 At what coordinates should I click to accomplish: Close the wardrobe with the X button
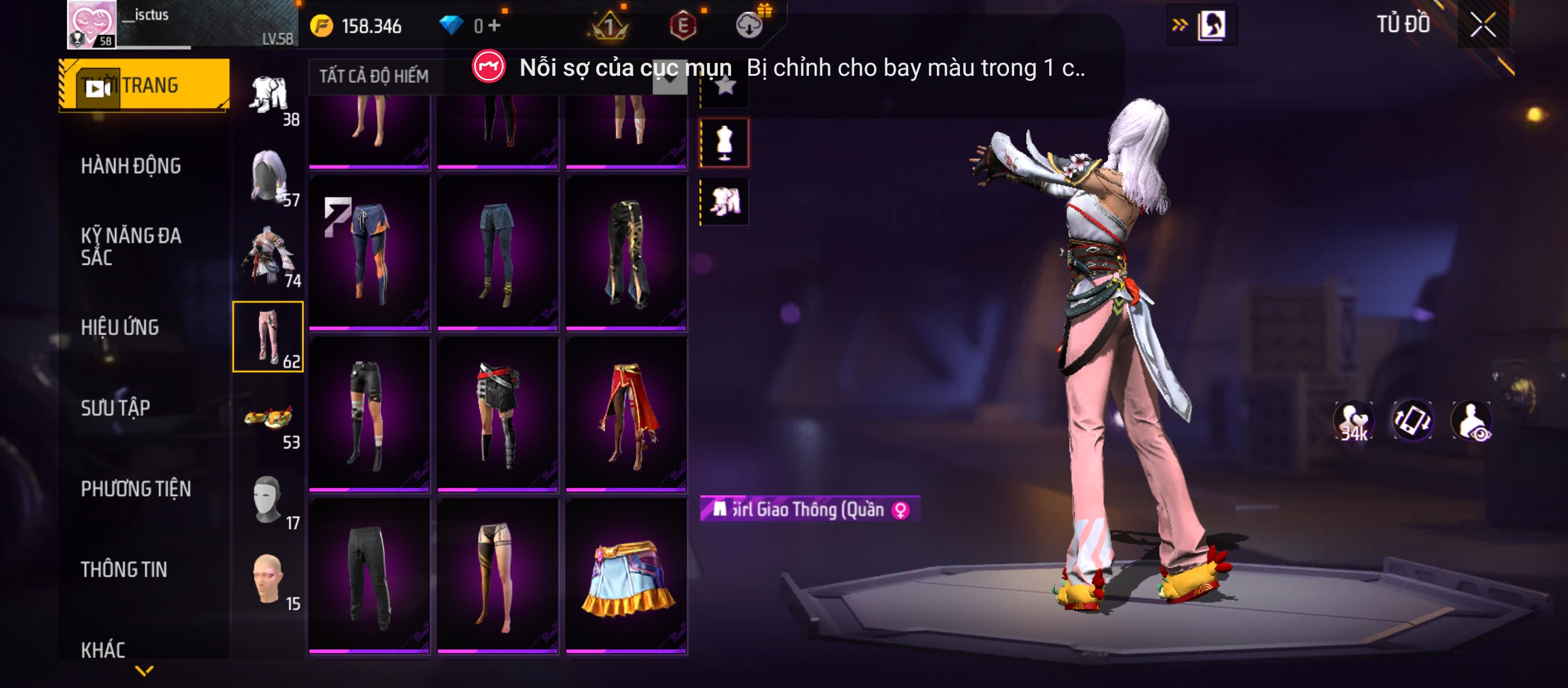[1483, 26]
